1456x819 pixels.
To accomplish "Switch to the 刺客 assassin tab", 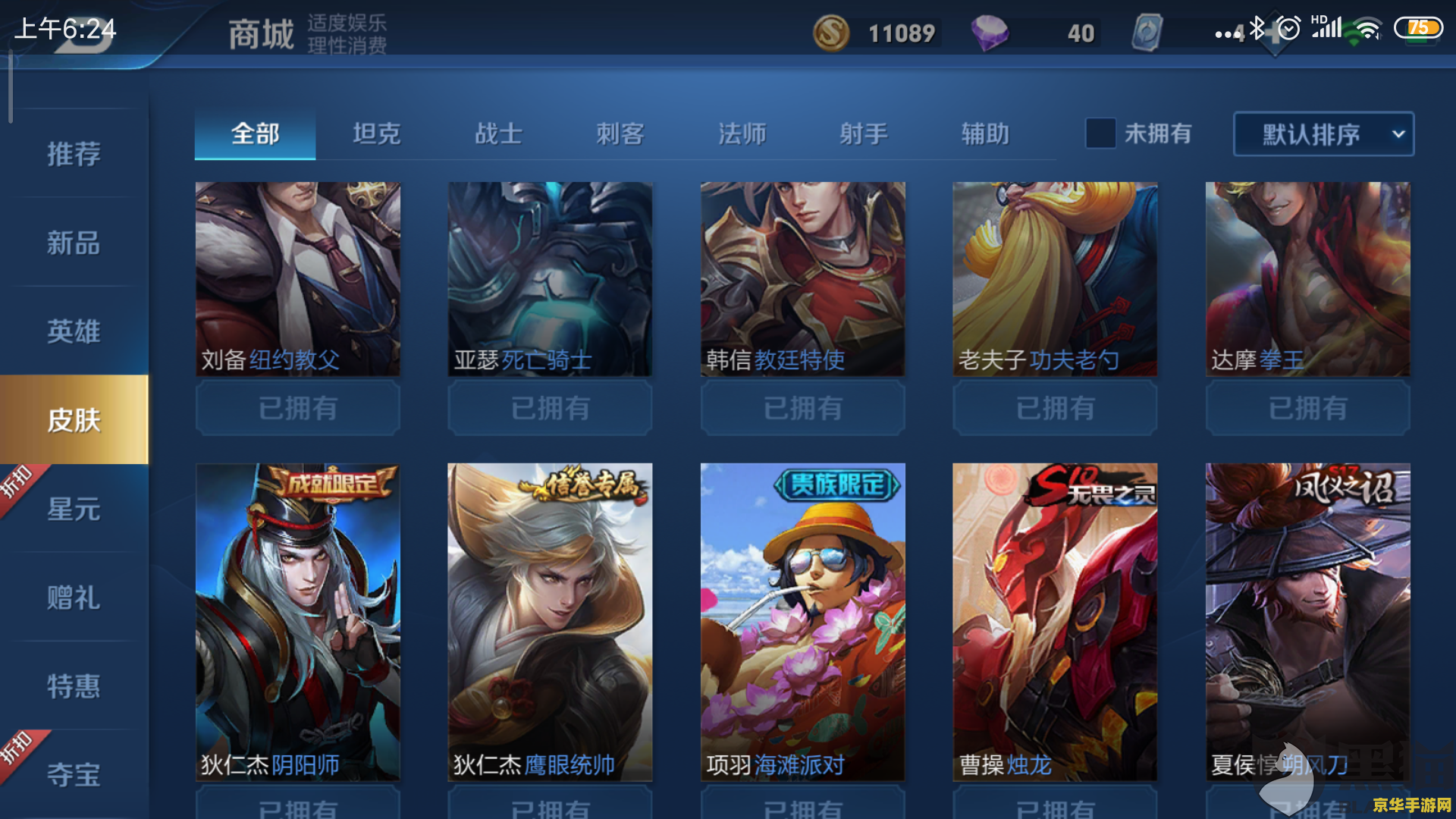I will (618, 133).
